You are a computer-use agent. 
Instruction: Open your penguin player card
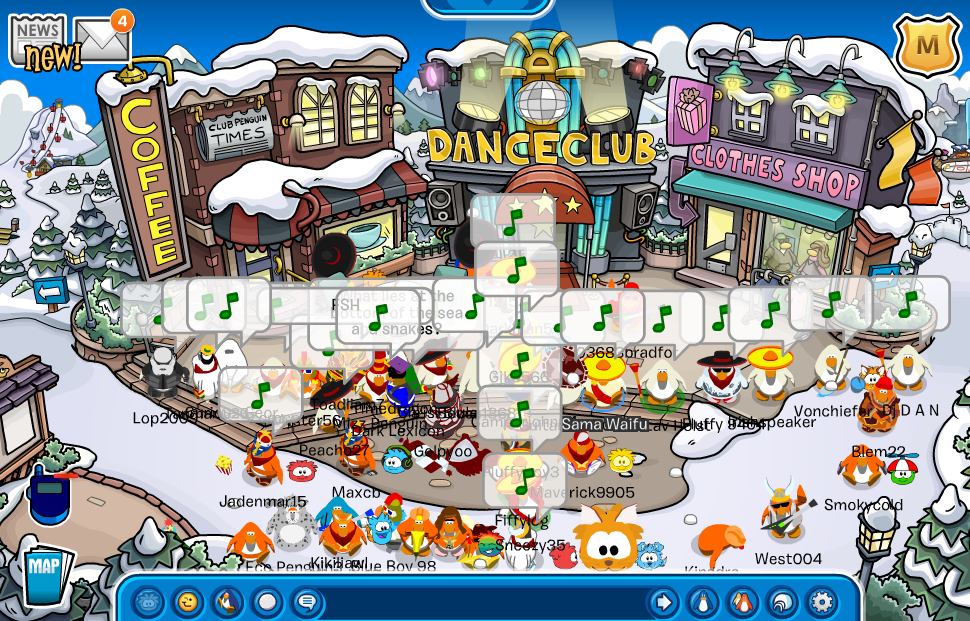[703, 602]
